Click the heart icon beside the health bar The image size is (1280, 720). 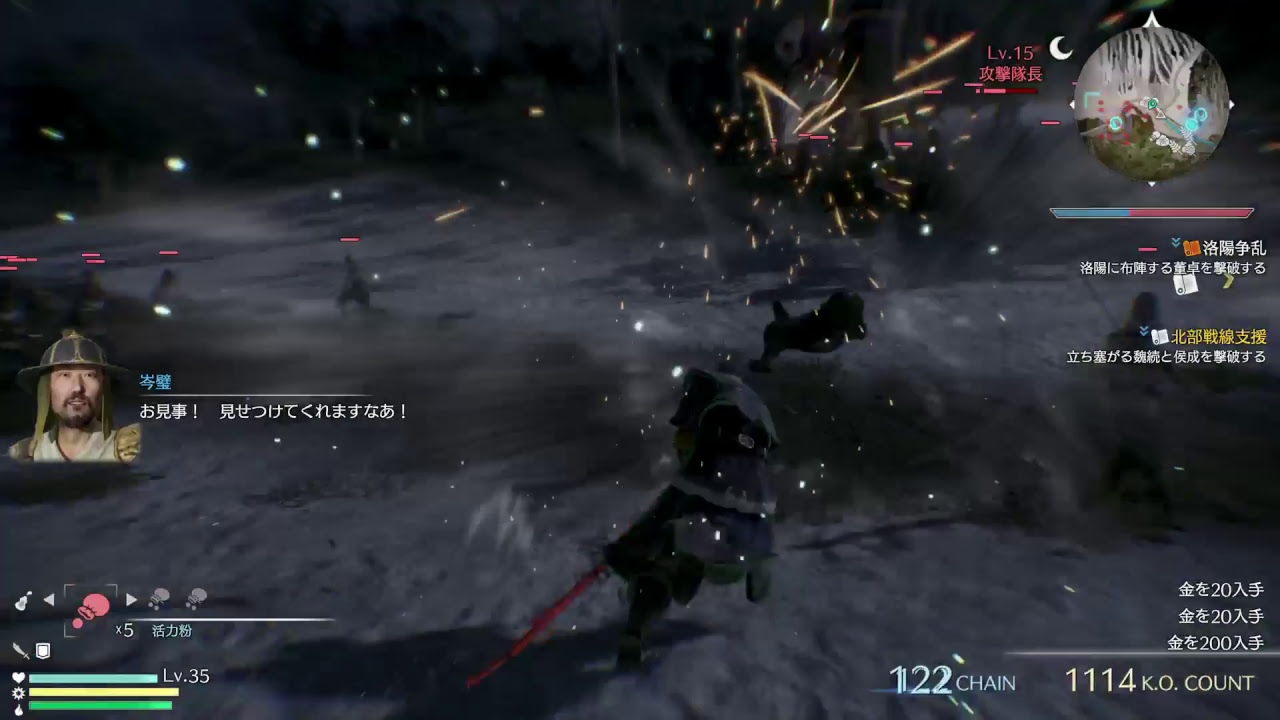coord(19,677)
